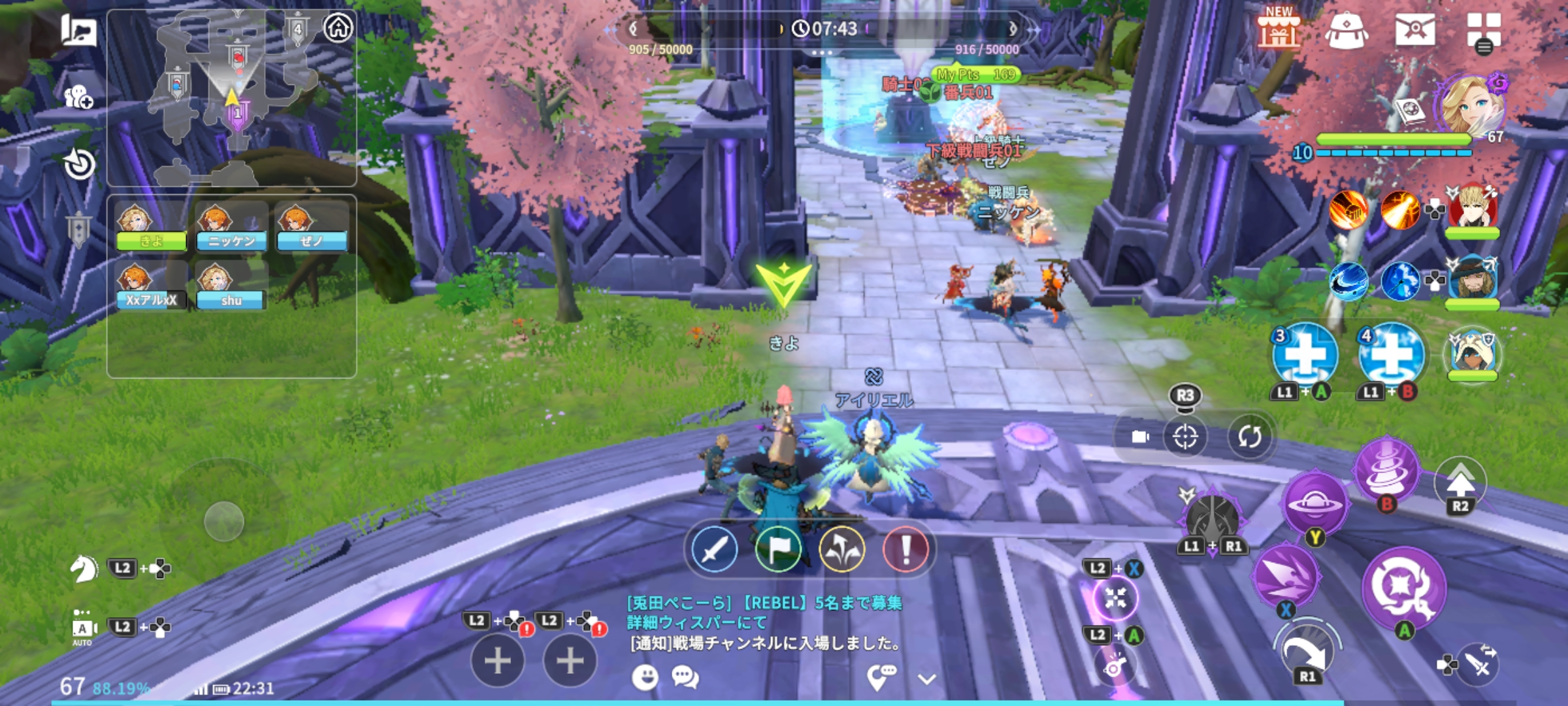The image size is (1568, 706).
Task: Use the purple planet ring skill
Action: (1315, 503)
